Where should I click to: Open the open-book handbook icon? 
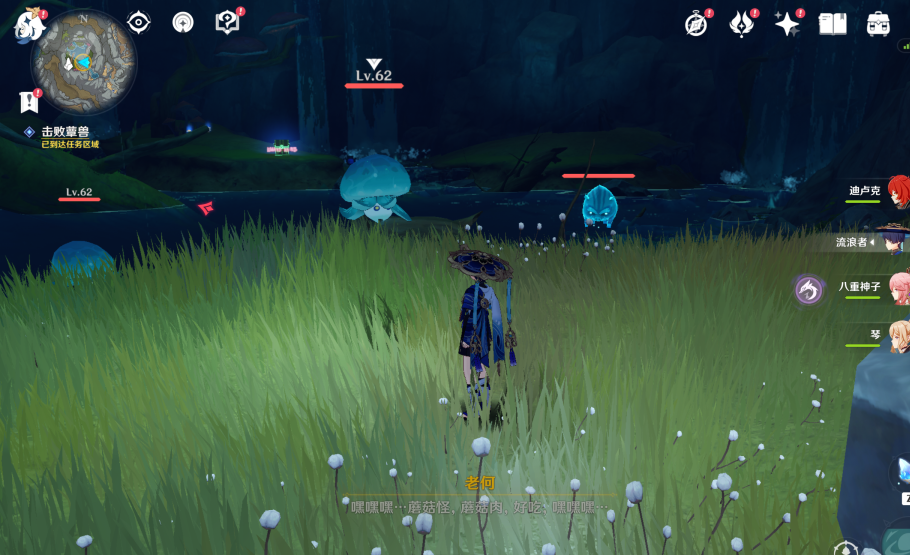pyautogui.click(x=832, y=24)
